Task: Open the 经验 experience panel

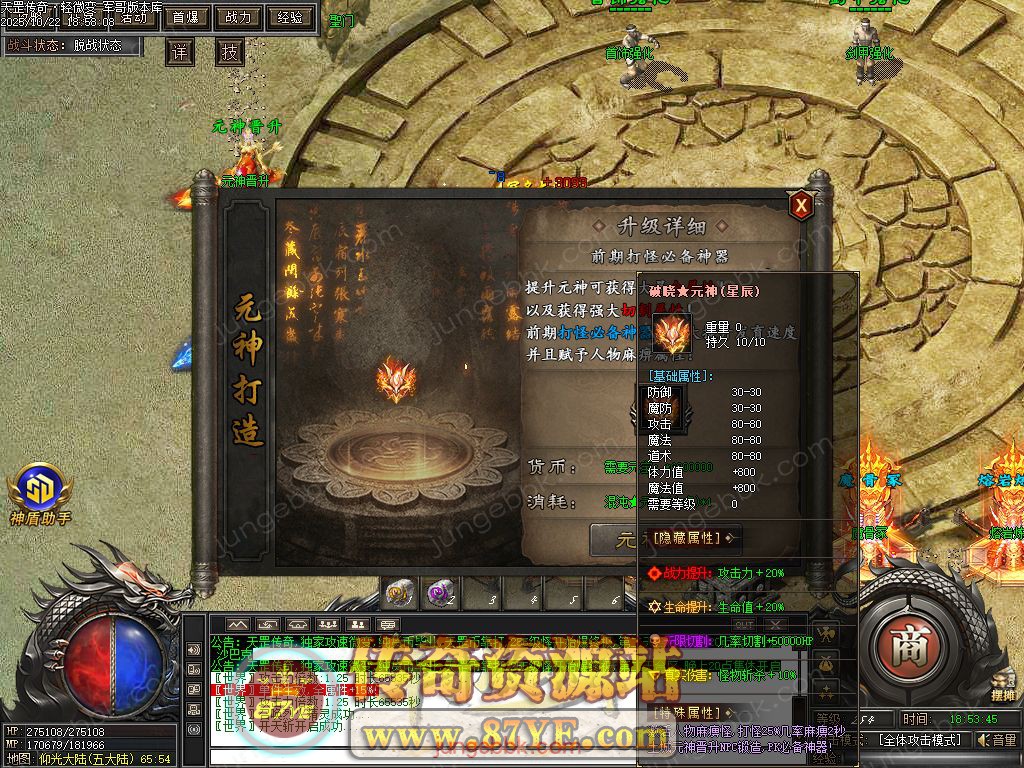Action: tap(291, 17)
